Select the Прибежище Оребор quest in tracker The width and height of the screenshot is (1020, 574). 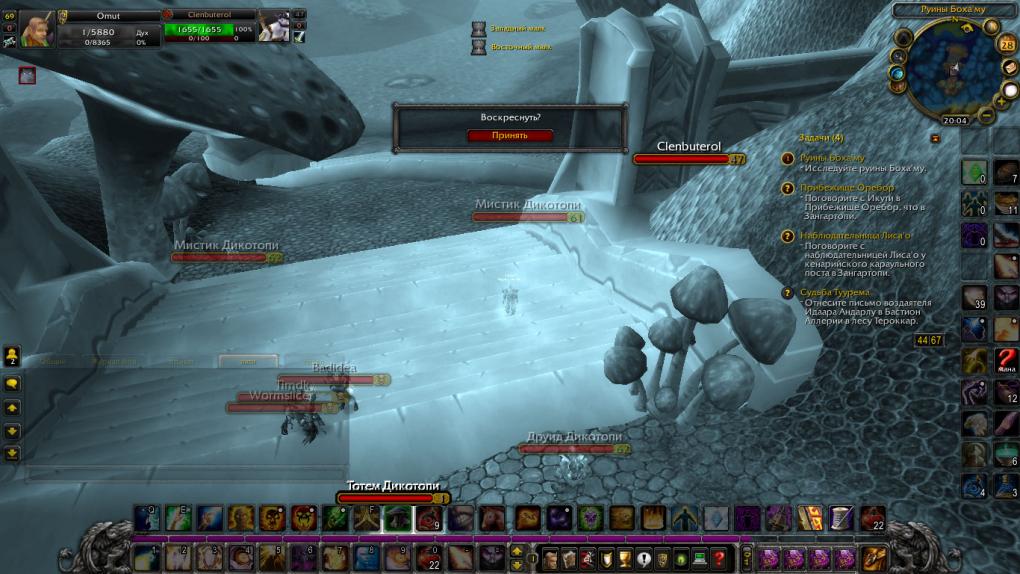coord(846,188)
